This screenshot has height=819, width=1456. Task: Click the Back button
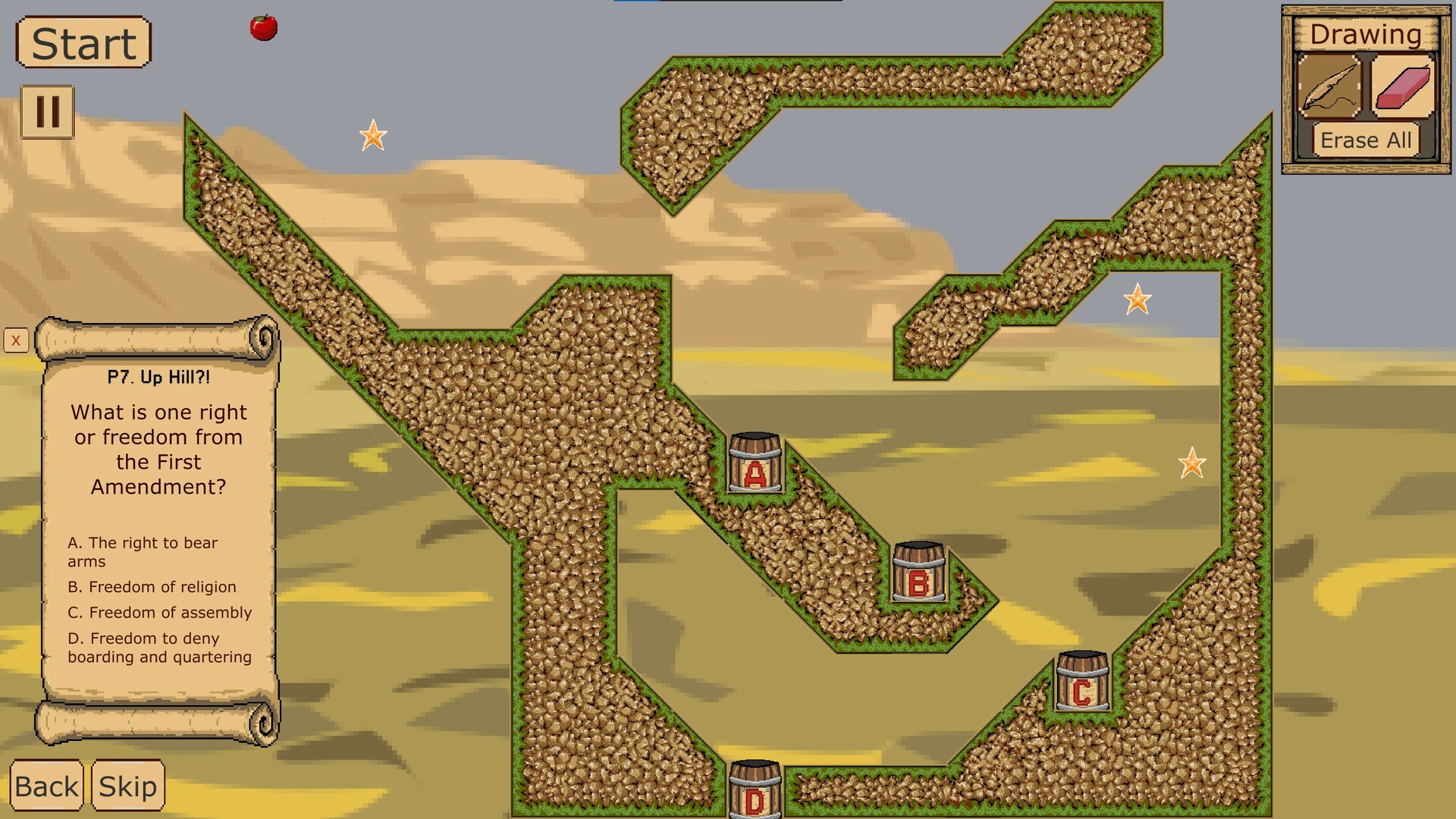(48, 785)
